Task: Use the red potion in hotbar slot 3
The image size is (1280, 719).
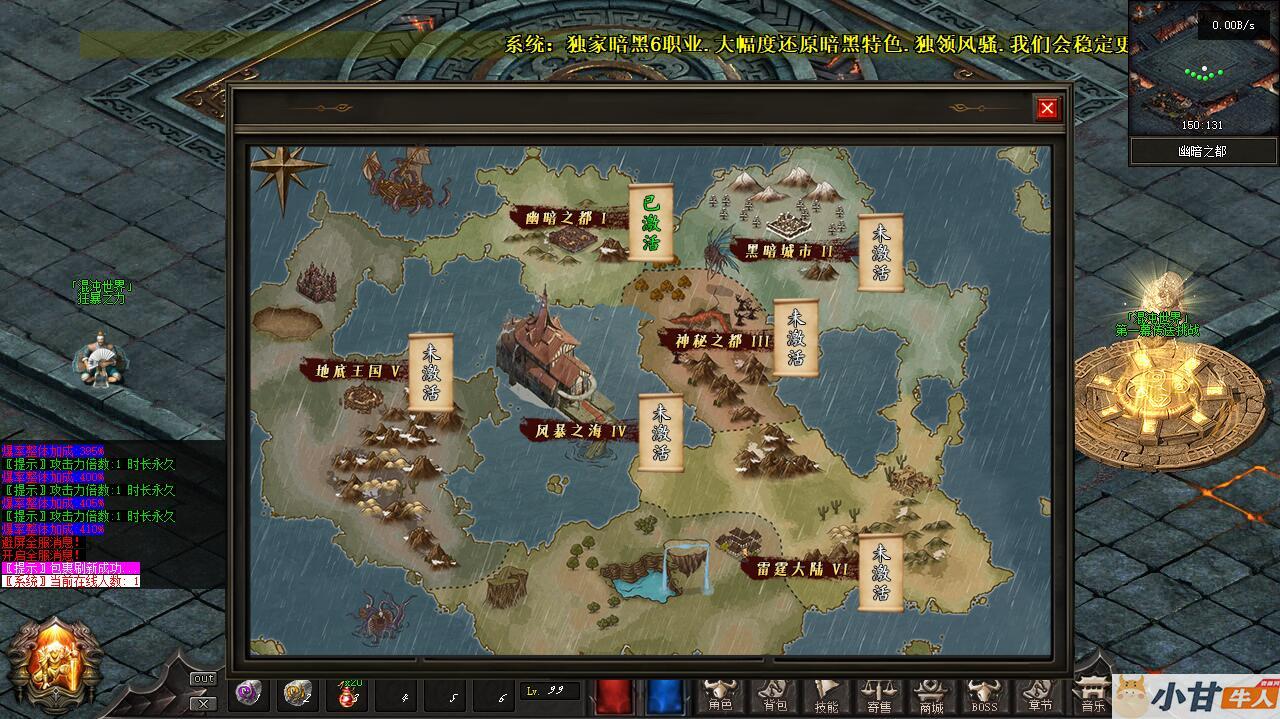Action: pos(349,693)
